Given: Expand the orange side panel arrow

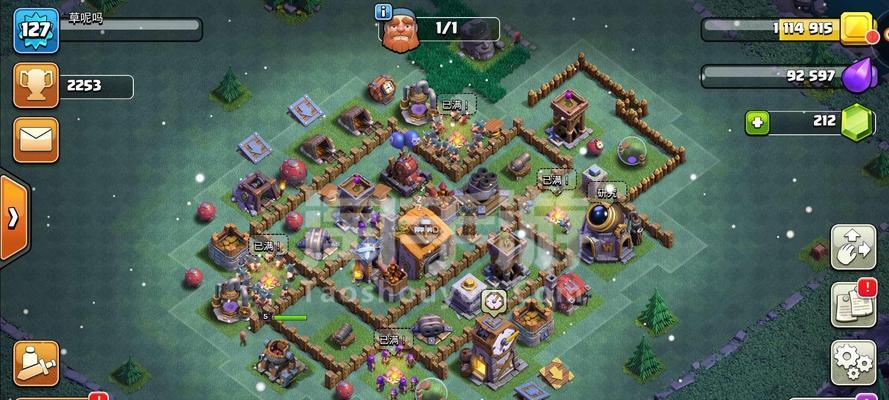Looking at the screenshot, I should tap(12, 217).
